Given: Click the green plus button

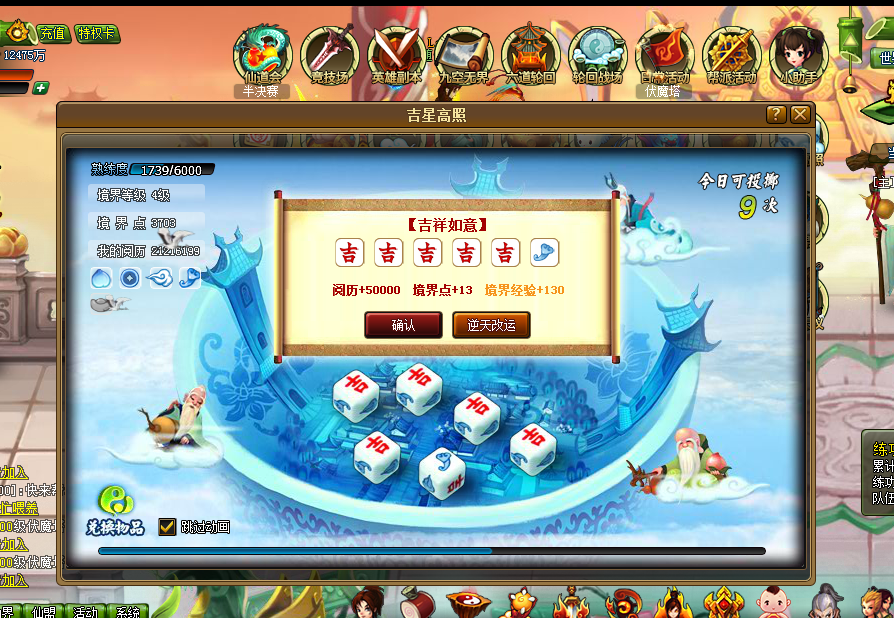Looking at the screenshot, I should point(41,88).
